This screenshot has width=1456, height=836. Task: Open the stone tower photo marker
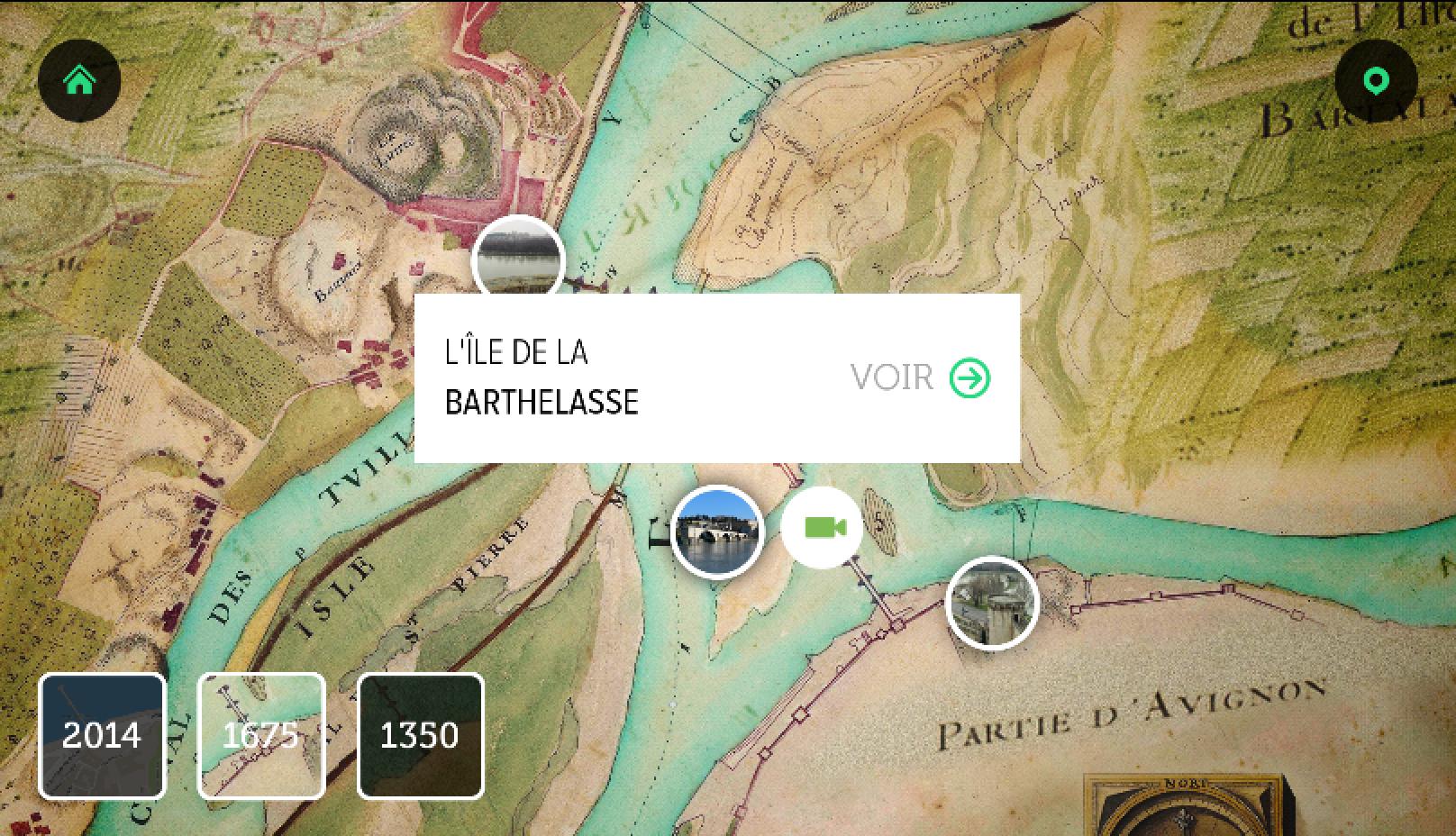[x=992, y=603]
